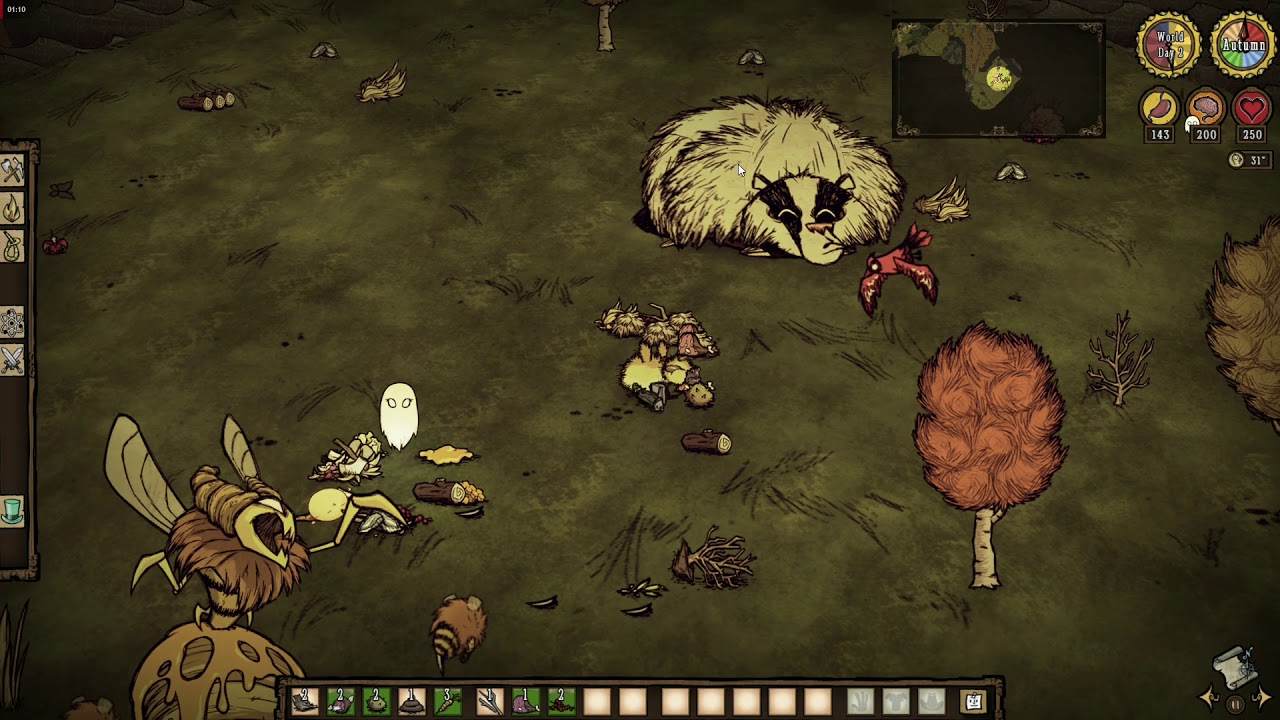Open the backpack inspect button

click(x=974, y=701)
